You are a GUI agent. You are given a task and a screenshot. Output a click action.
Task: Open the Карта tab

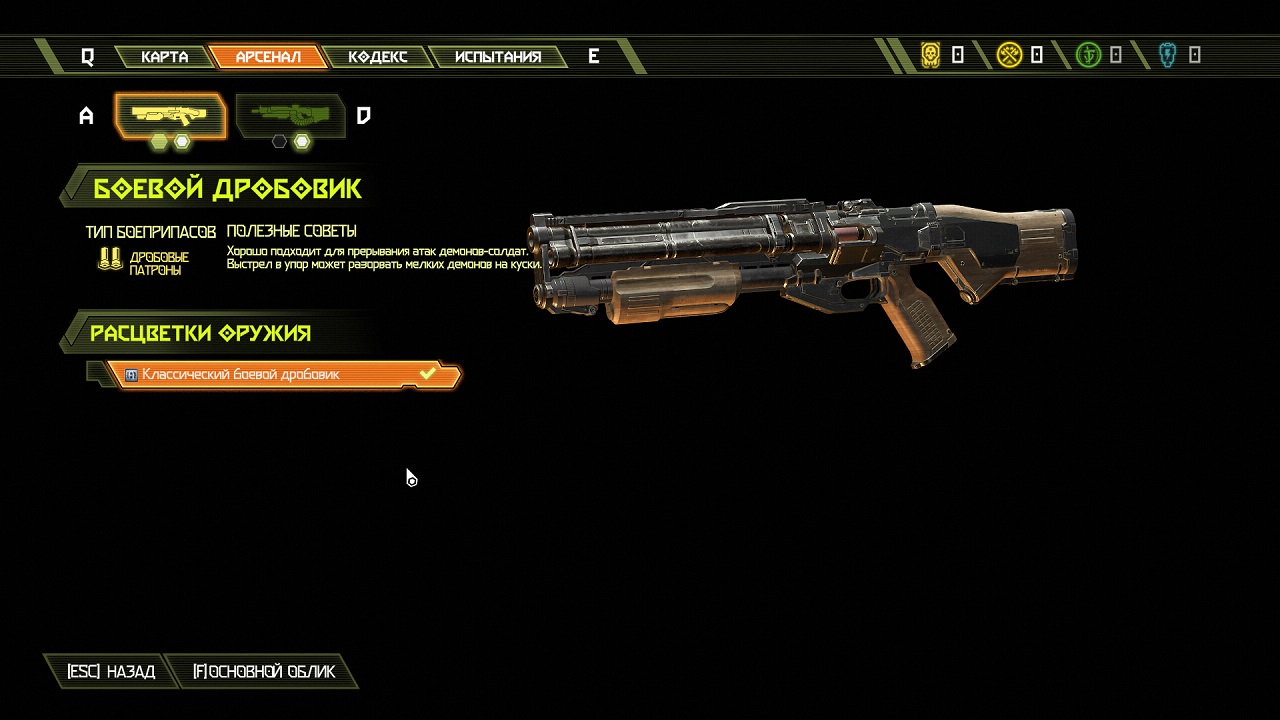[x=165, y=57]
